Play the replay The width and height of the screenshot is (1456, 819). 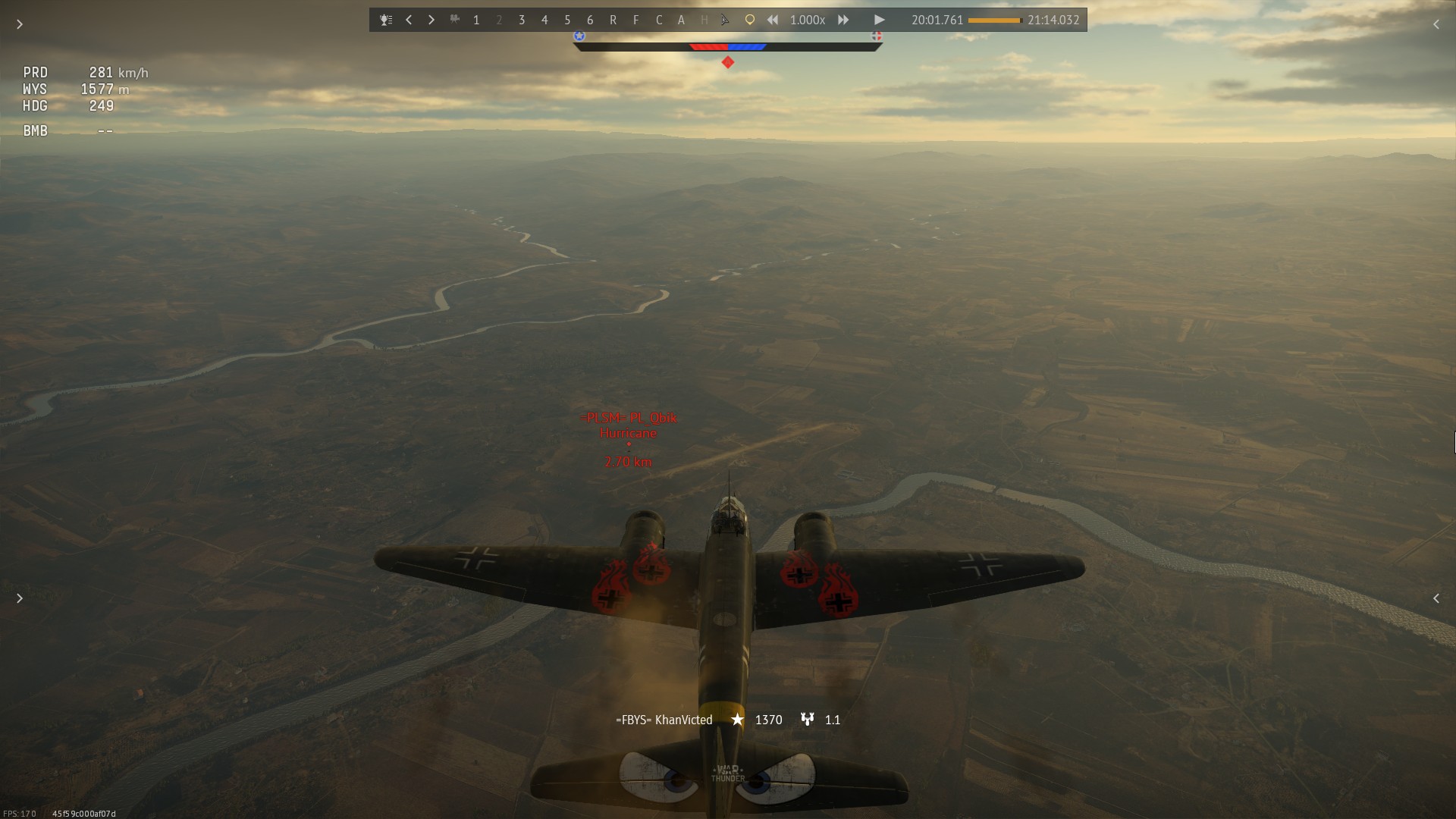[879, 20]
